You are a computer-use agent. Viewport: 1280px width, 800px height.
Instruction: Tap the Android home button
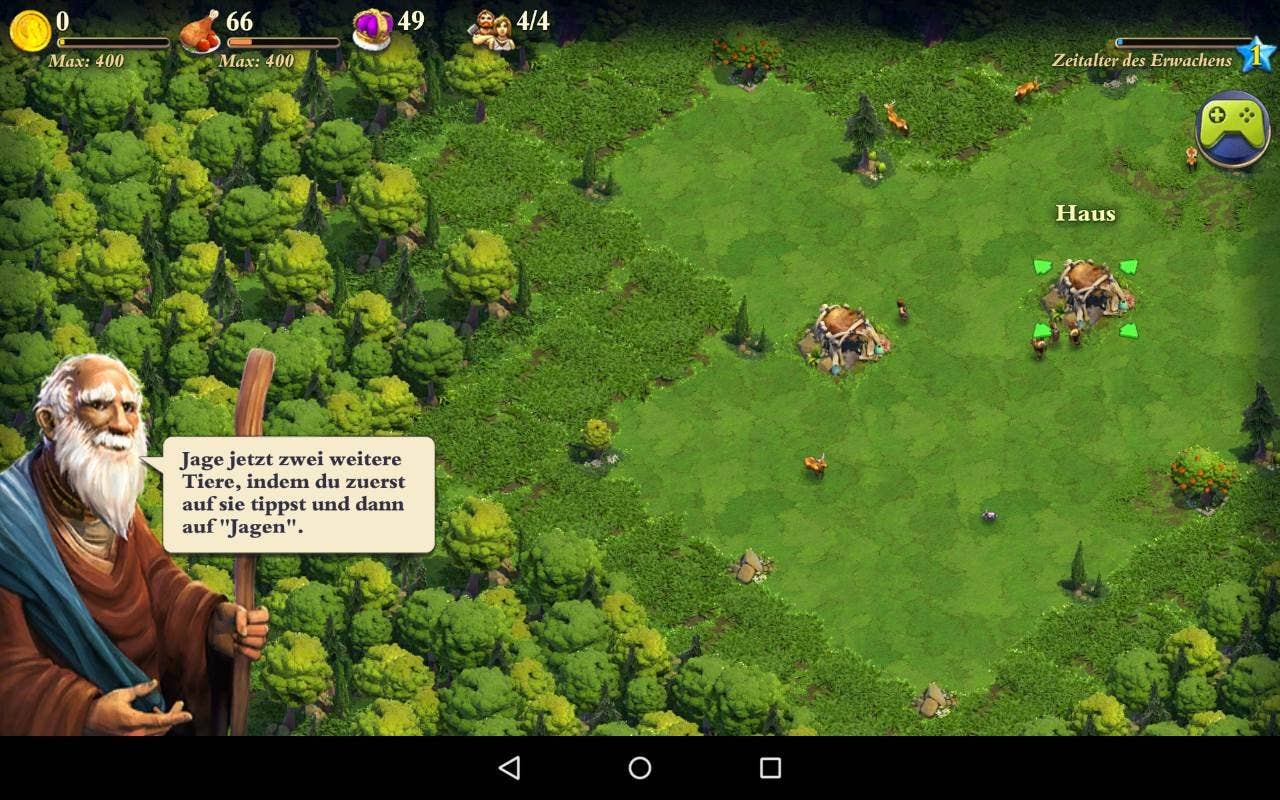[x=640, y=768]
